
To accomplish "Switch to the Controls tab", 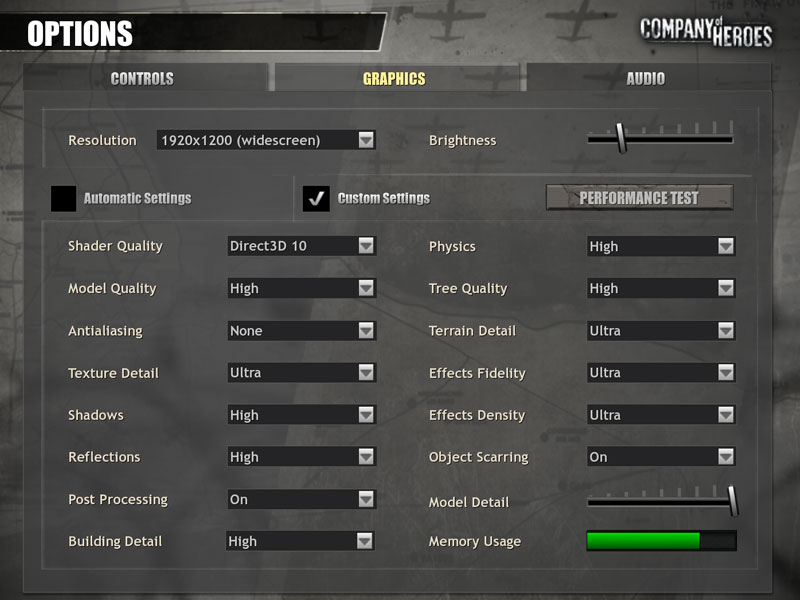I will [x=142, y=78].
